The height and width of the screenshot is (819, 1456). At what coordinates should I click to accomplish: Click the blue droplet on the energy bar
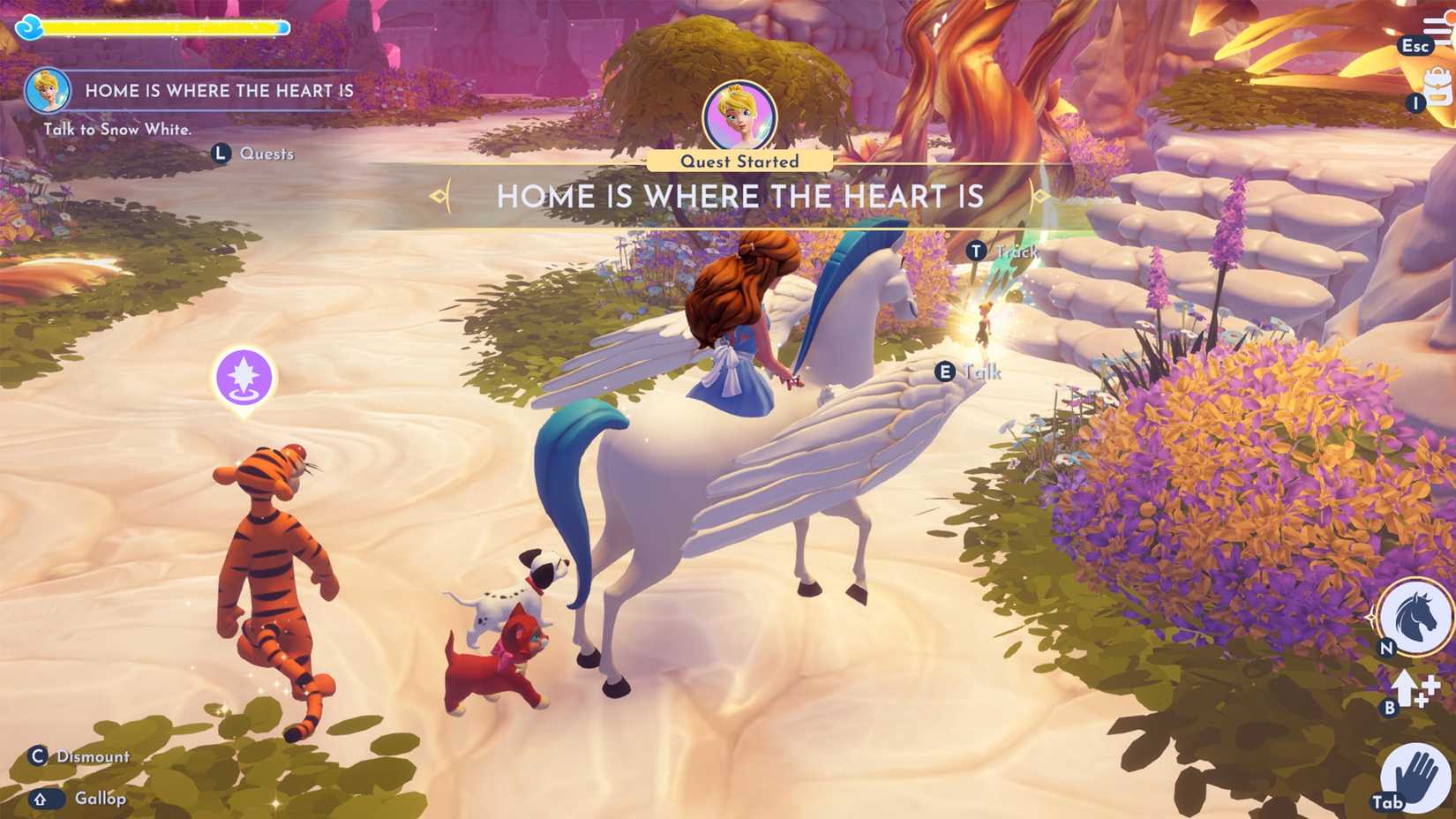coord(29,27)
